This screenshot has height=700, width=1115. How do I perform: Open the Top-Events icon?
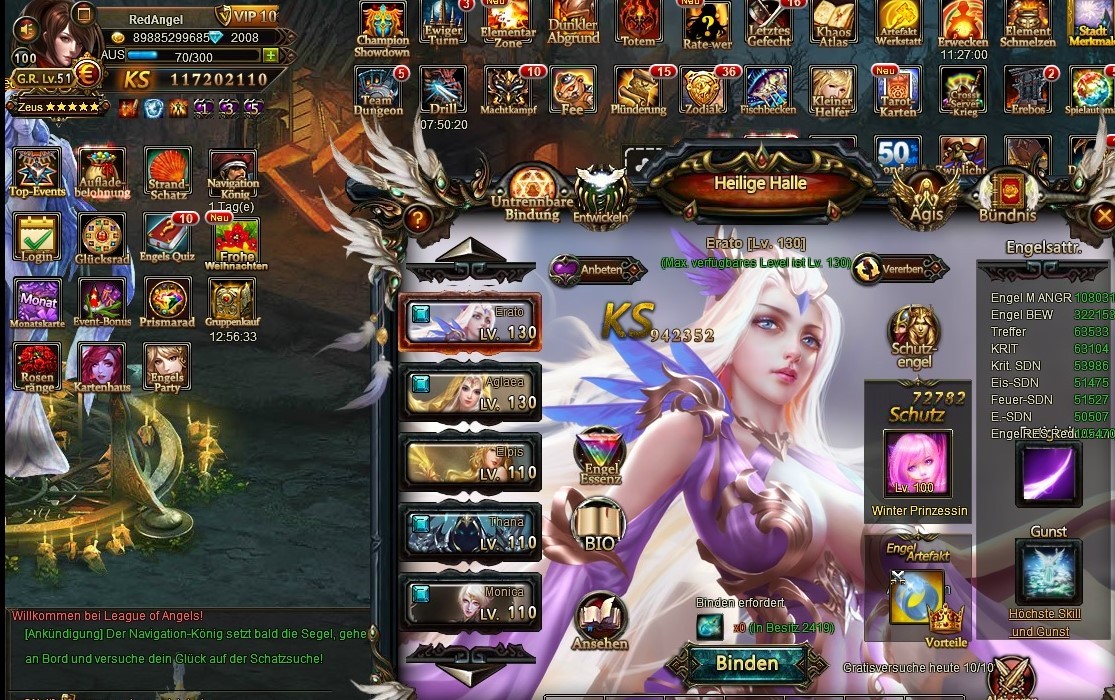tap(37, 172)
